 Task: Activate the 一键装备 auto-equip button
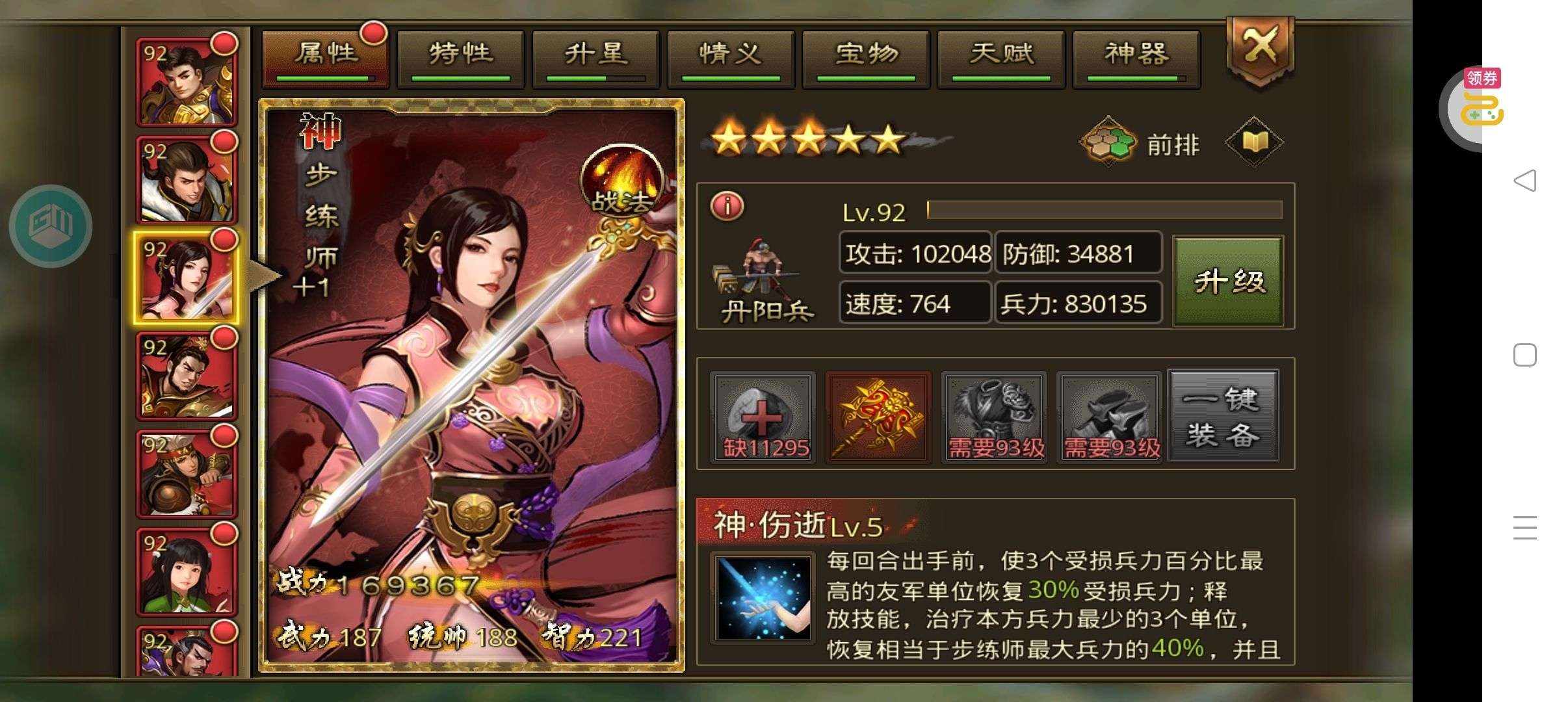[1223, 416]
